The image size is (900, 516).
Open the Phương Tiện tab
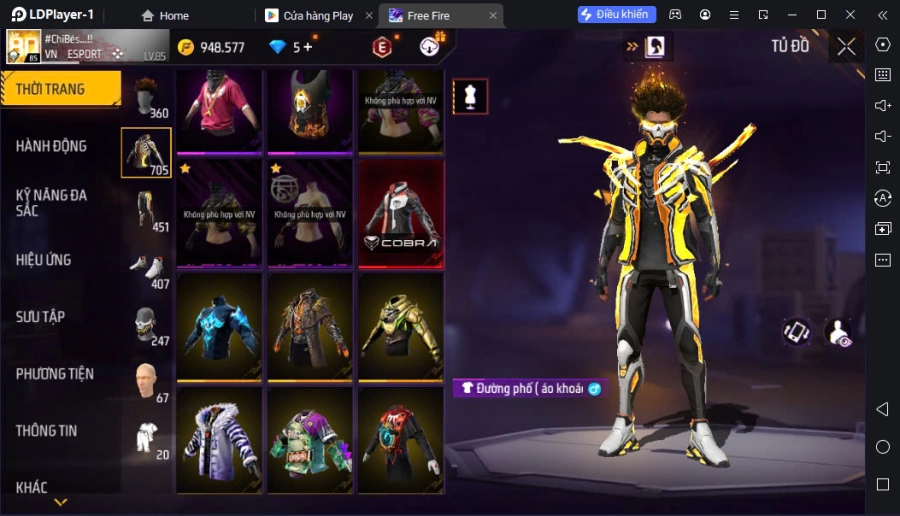click(x=55, y=374)
